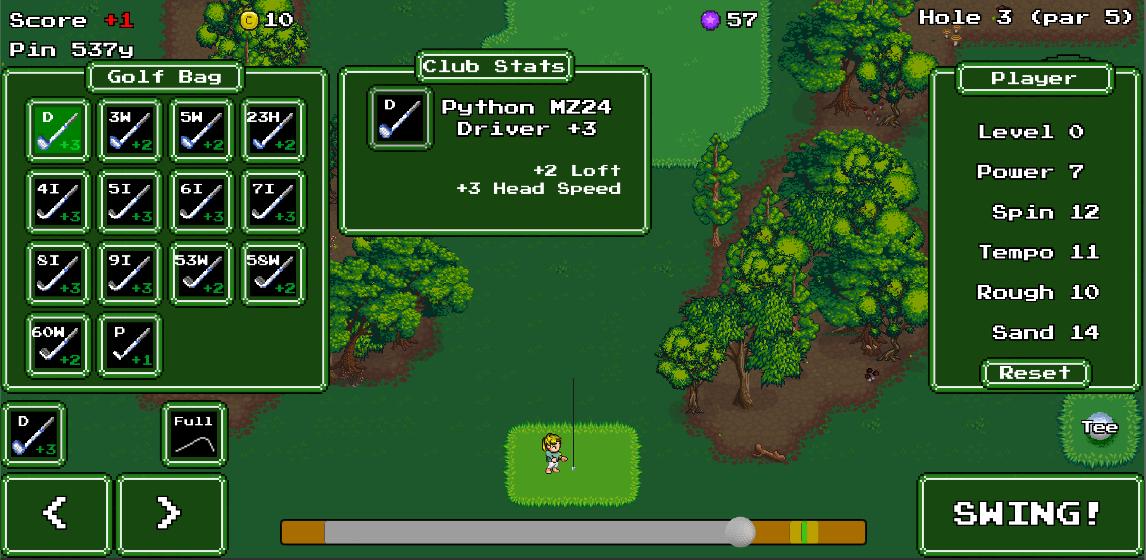
Task: Select the 8I iron club
Action: (x=57, y=274)
